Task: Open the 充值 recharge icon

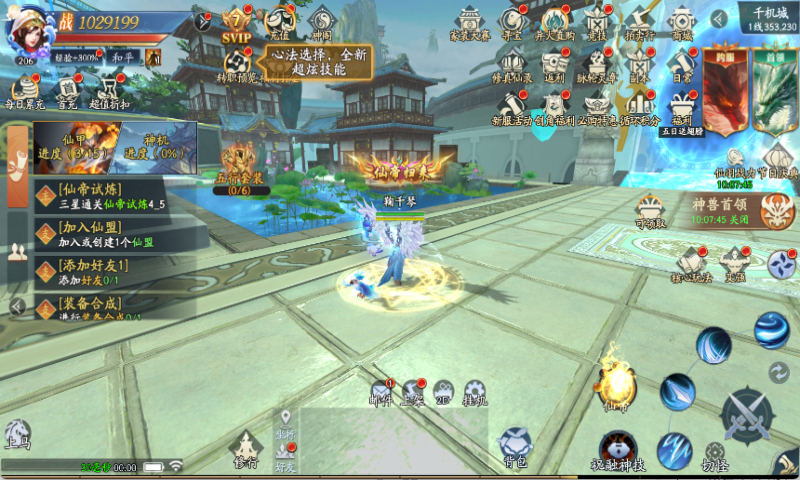Action: pyautogui.click(x=279, y=23)
